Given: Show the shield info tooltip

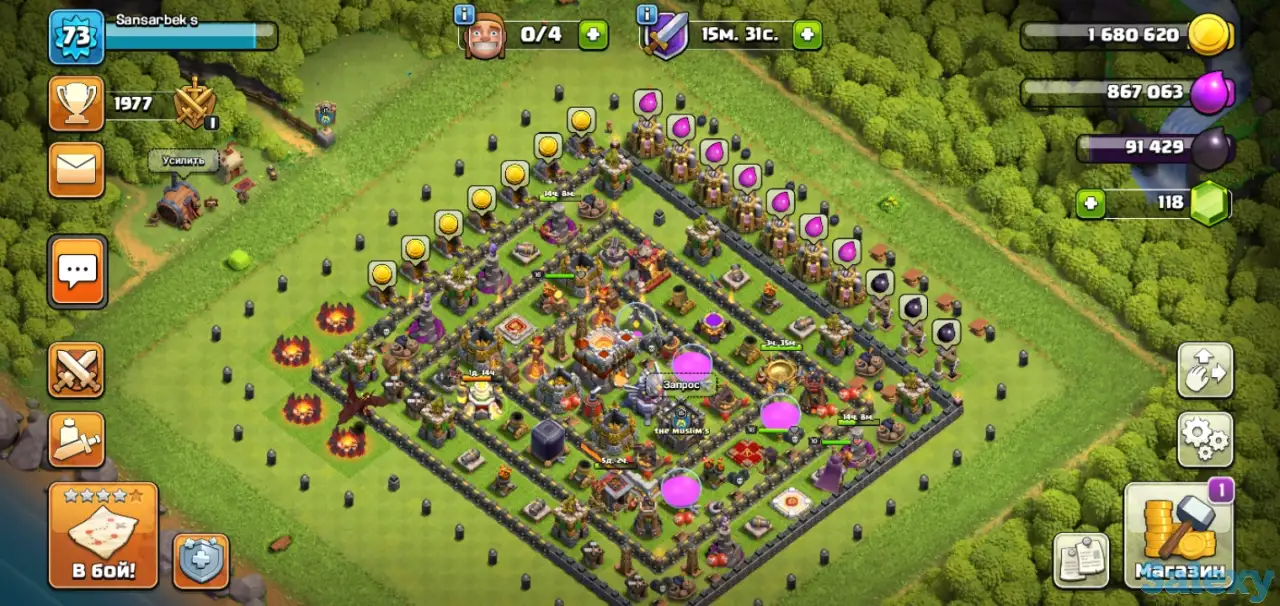Looking at the screenshot, I should click(647, 15).
